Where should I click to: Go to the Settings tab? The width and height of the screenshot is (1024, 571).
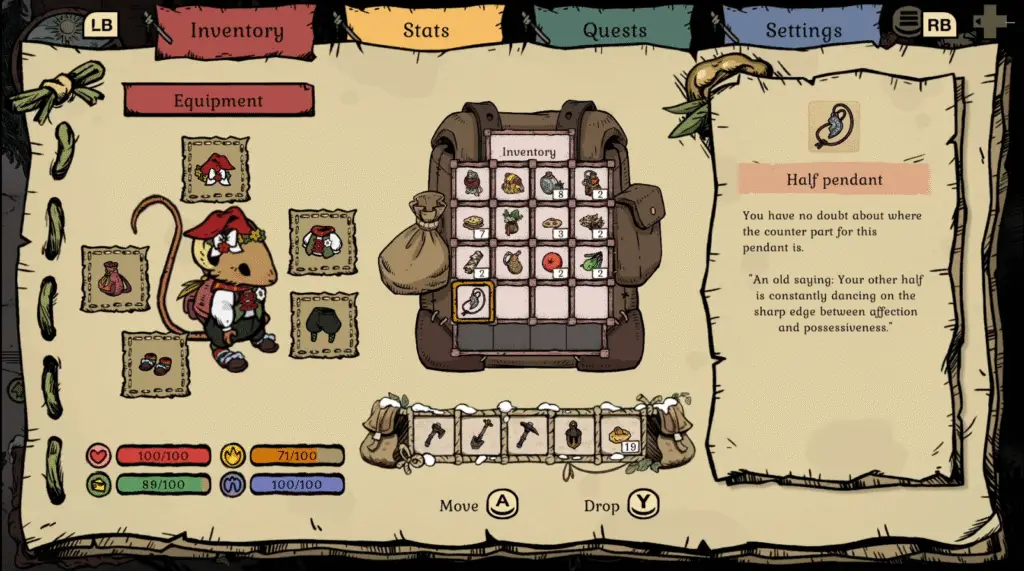coord(805,30)
